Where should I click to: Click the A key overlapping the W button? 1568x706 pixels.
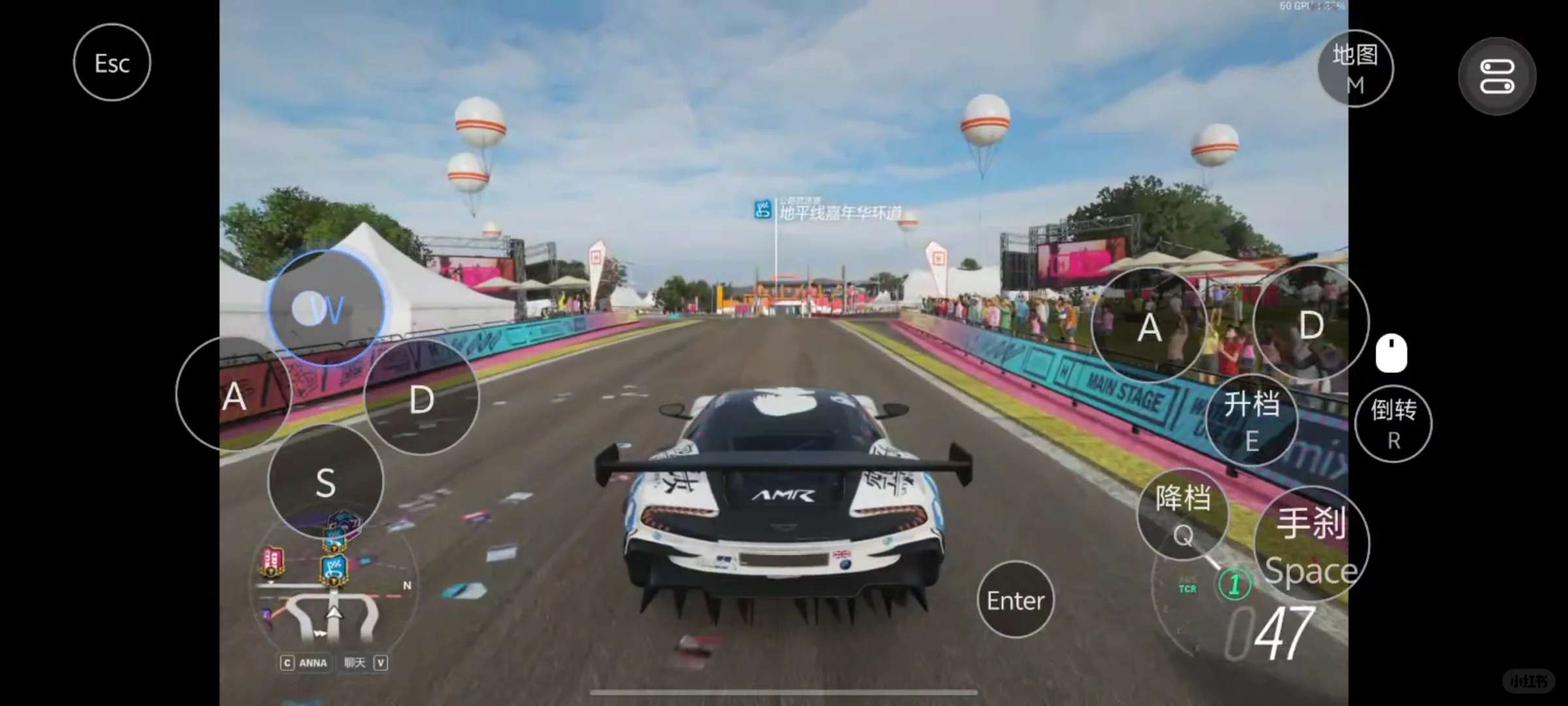click(233, 395)
